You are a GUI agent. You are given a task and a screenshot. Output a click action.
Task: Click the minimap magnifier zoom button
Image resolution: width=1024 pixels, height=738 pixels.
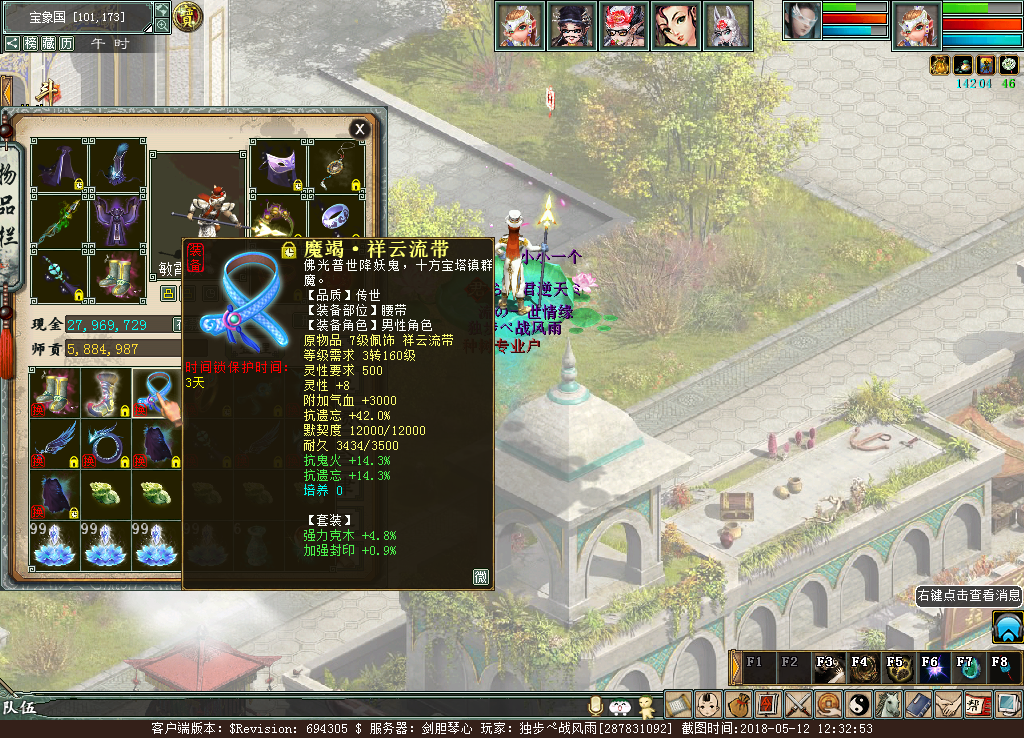(162, 27)
